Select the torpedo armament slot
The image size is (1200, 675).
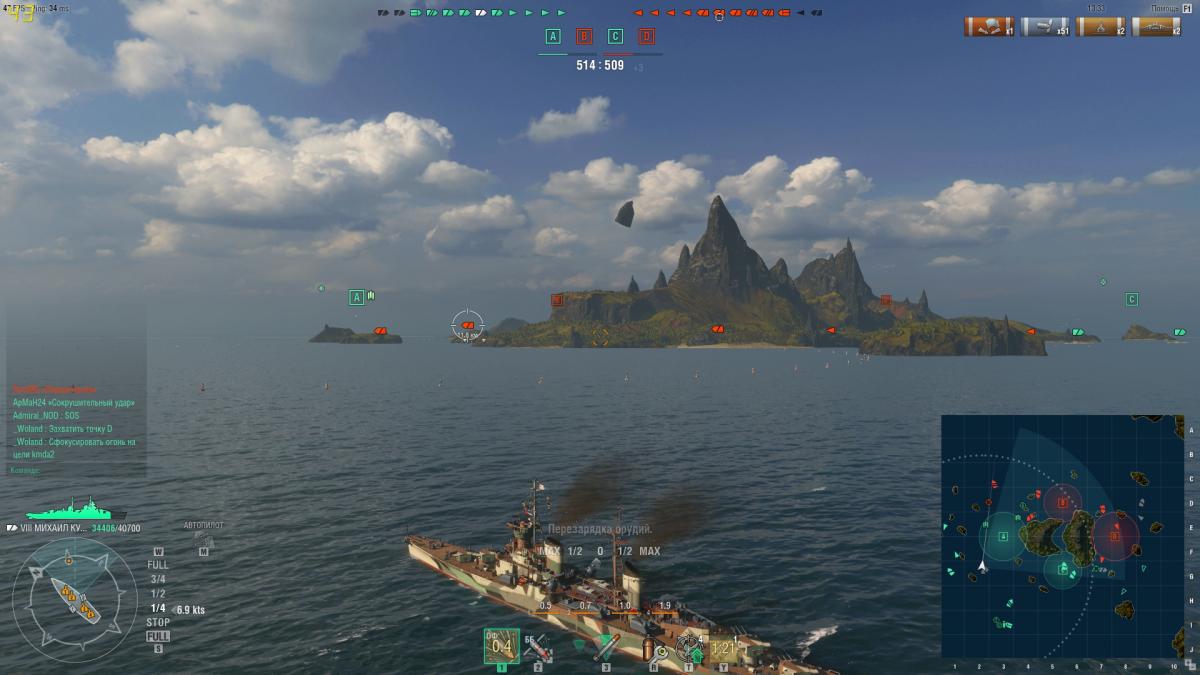click(603, 648)
